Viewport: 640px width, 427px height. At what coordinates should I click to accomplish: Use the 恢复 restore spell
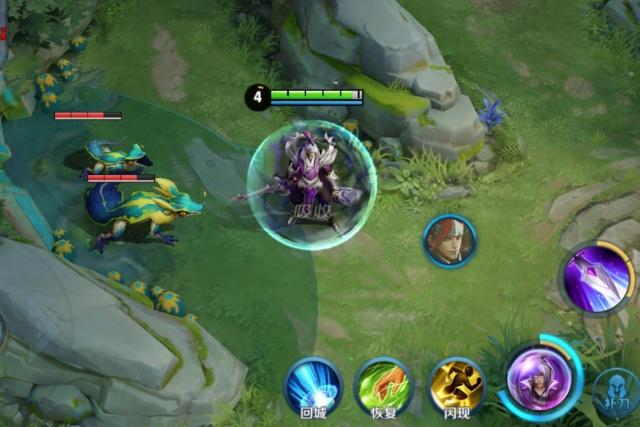pos(384,386)
